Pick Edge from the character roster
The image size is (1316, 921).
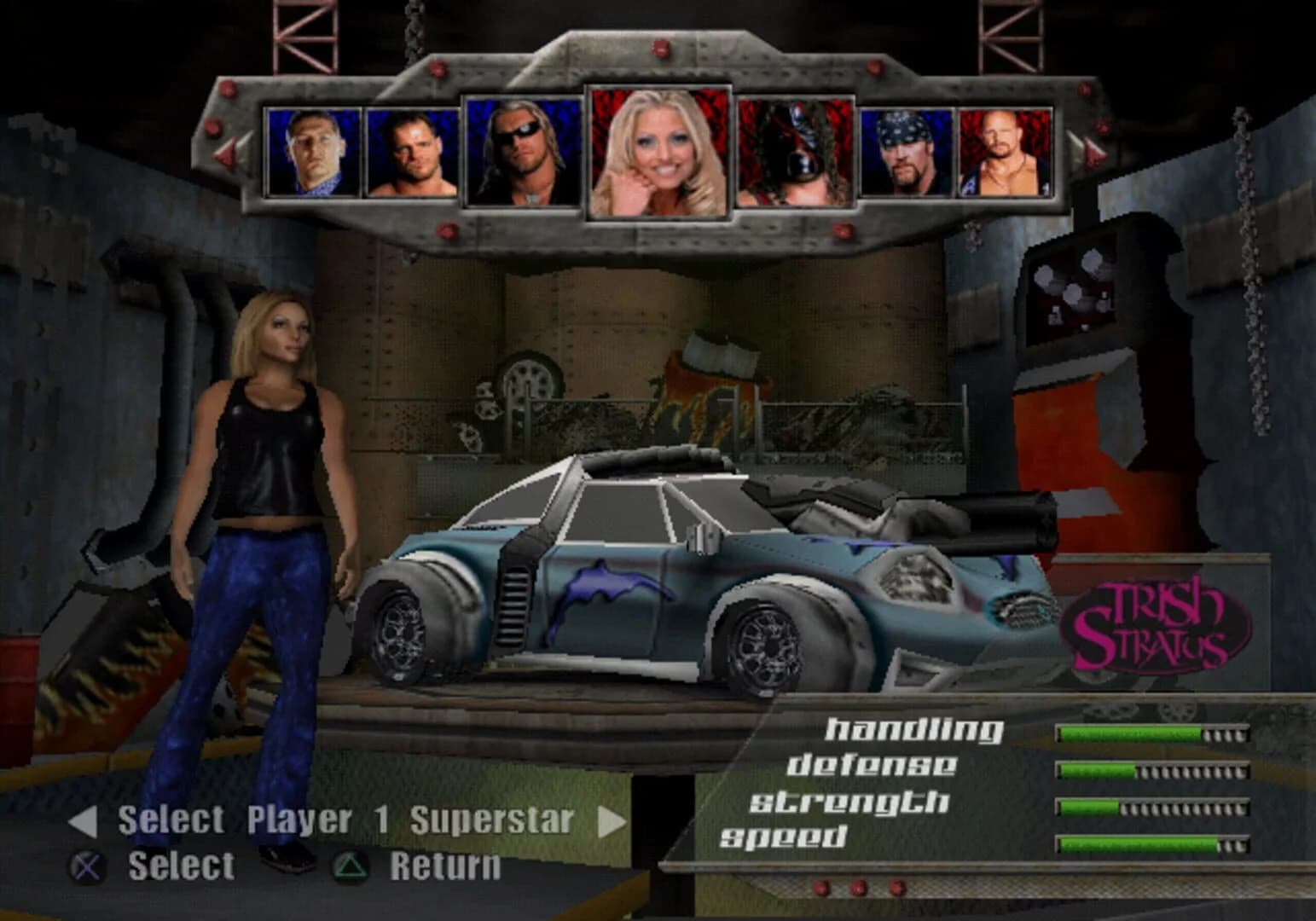tap(519, 153)
